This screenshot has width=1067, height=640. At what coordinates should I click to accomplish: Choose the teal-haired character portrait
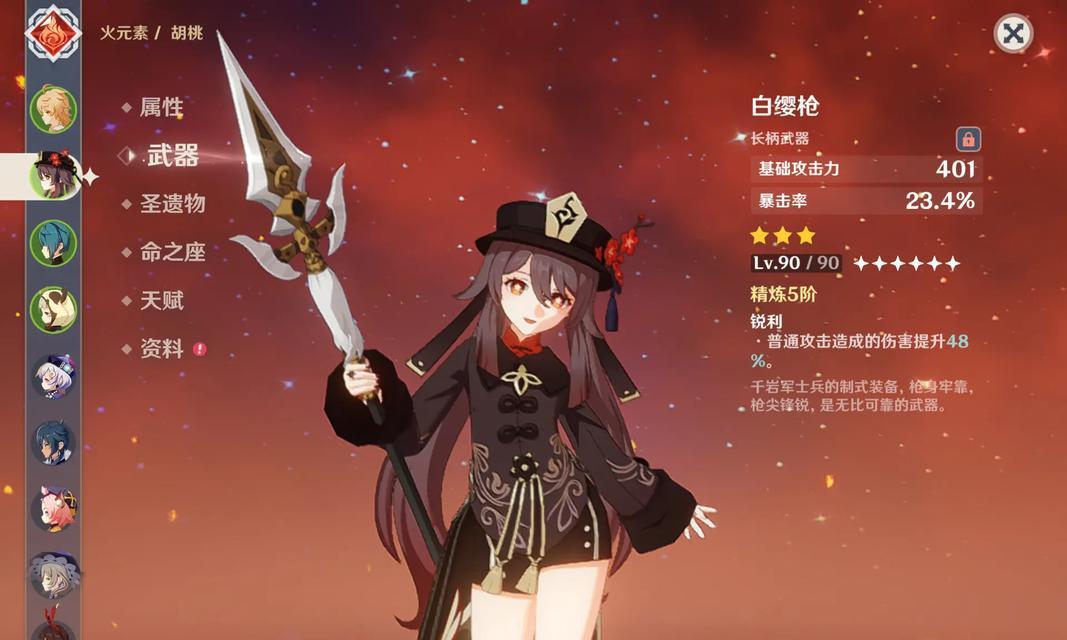(x=53, y=243)
